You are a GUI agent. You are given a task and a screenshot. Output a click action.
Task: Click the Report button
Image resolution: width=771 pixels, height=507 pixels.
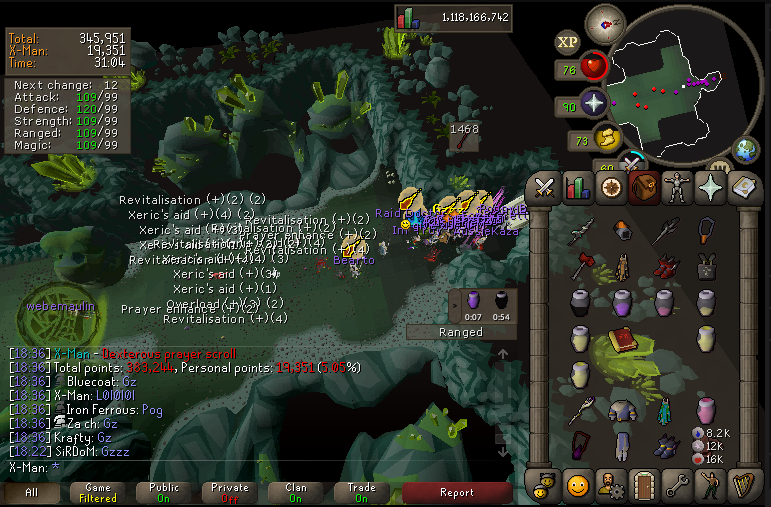[457, 492]
